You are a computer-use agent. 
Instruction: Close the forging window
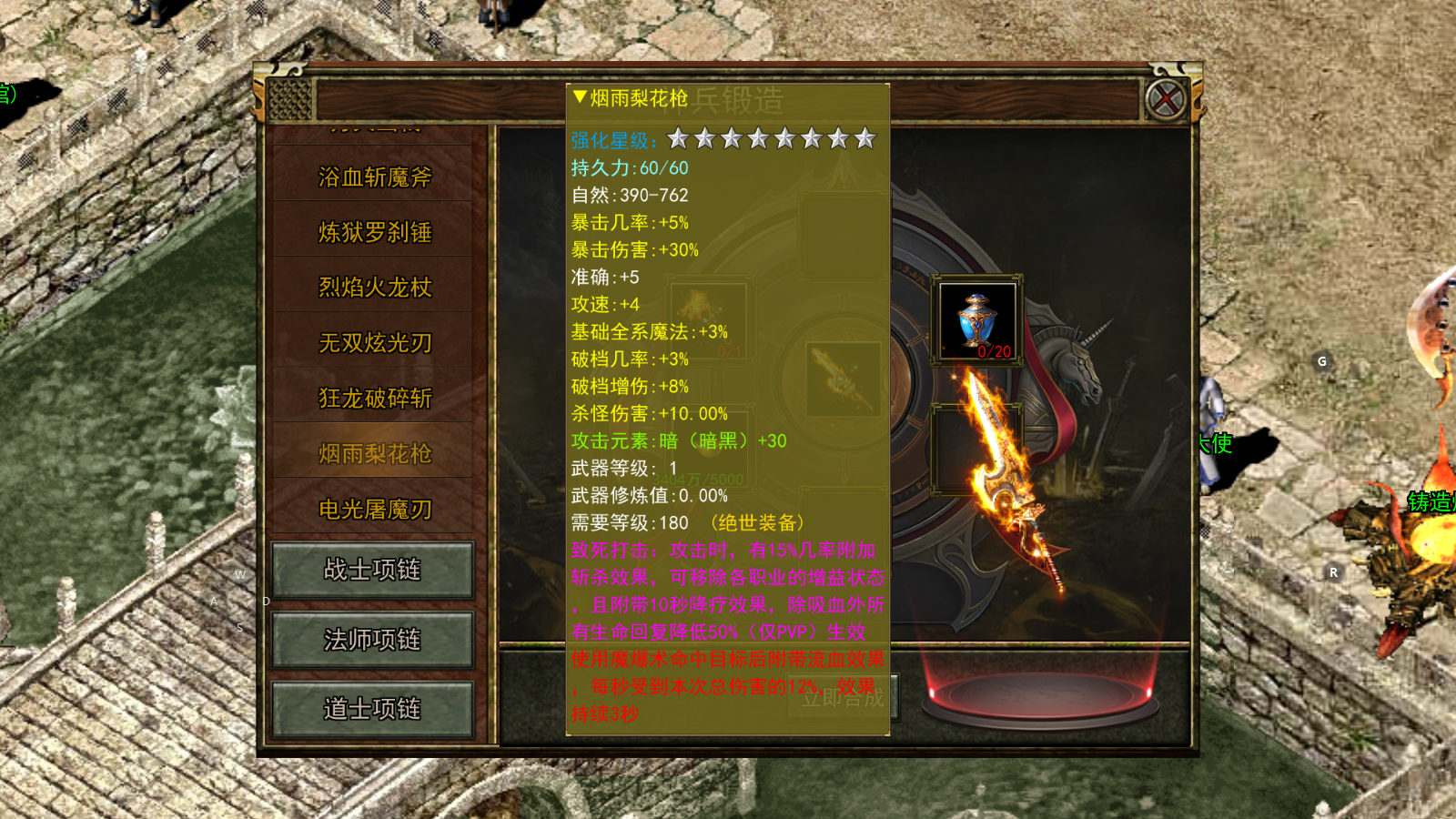click(1166, 99)
